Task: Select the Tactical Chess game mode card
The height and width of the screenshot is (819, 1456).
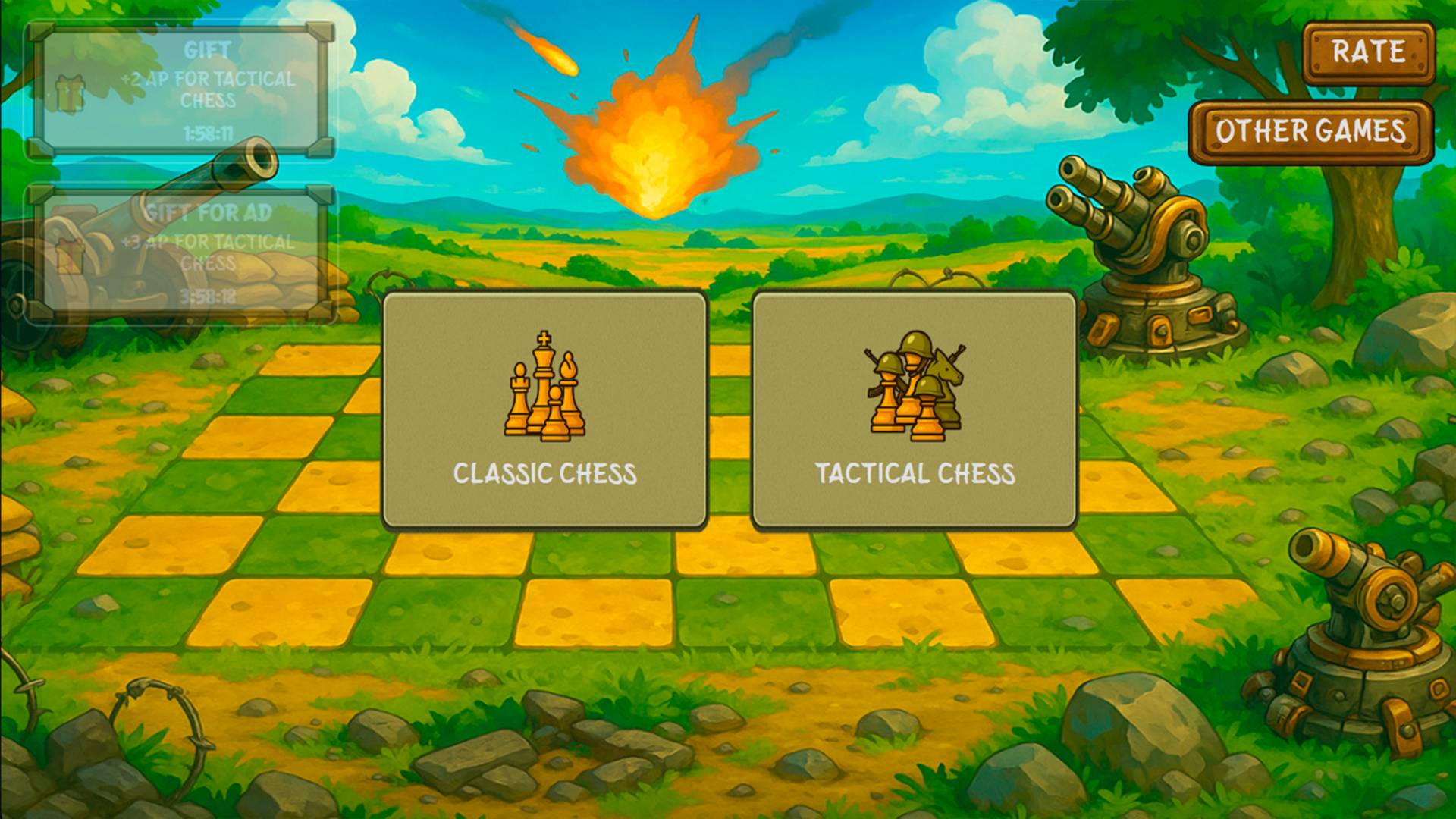Action: pyautogui.click(x=913, y=409)
